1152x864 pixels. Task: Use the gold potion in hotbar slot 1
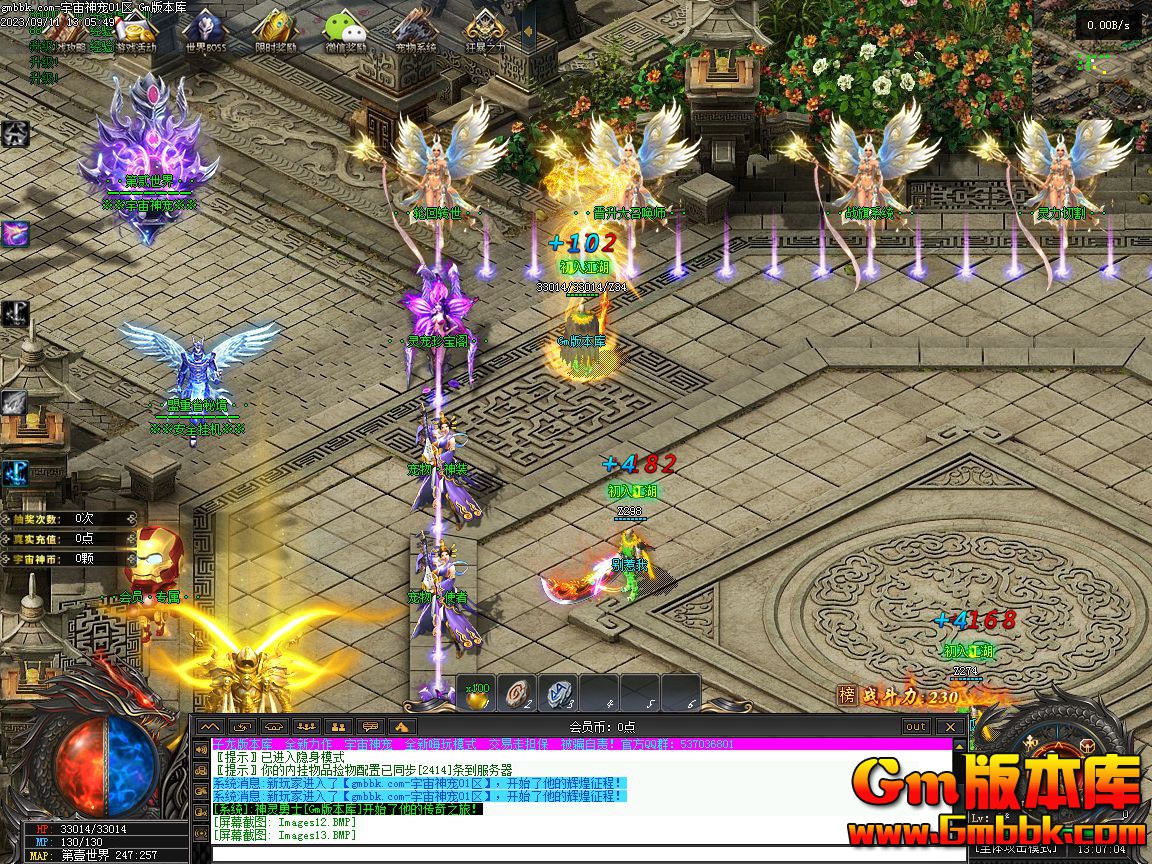(478, 693)
